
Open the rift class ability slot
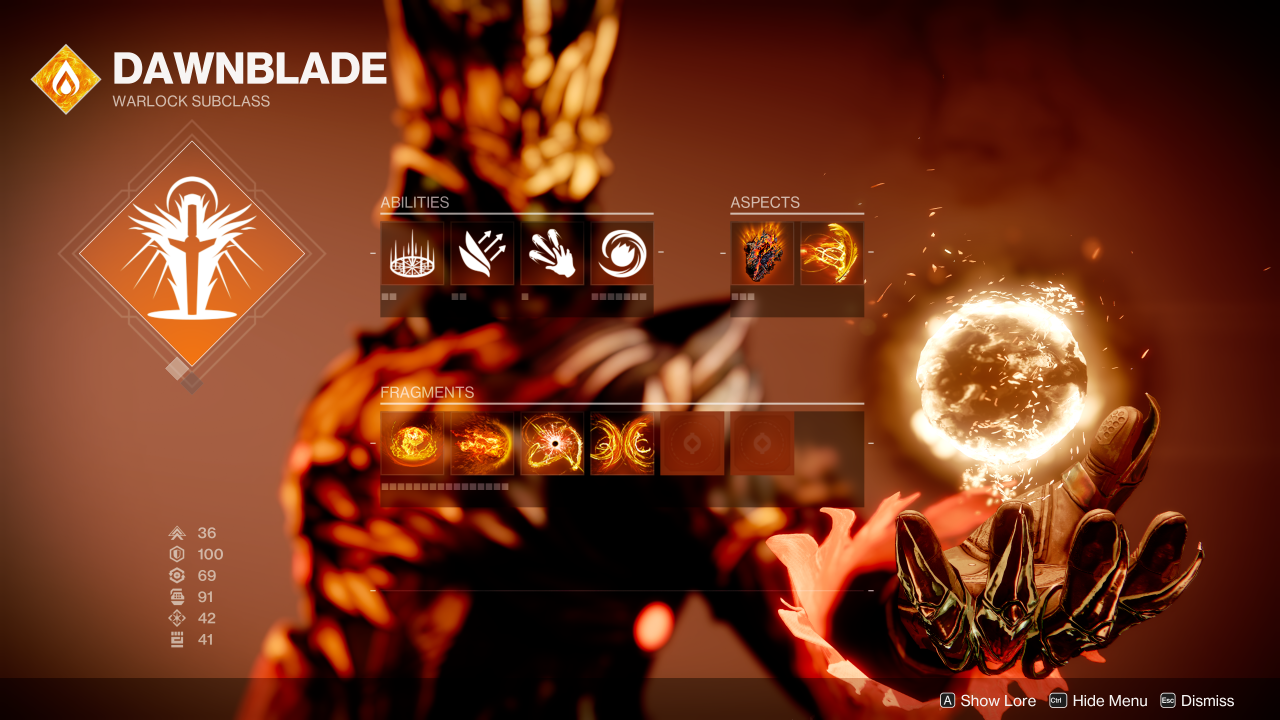(412, 254)
